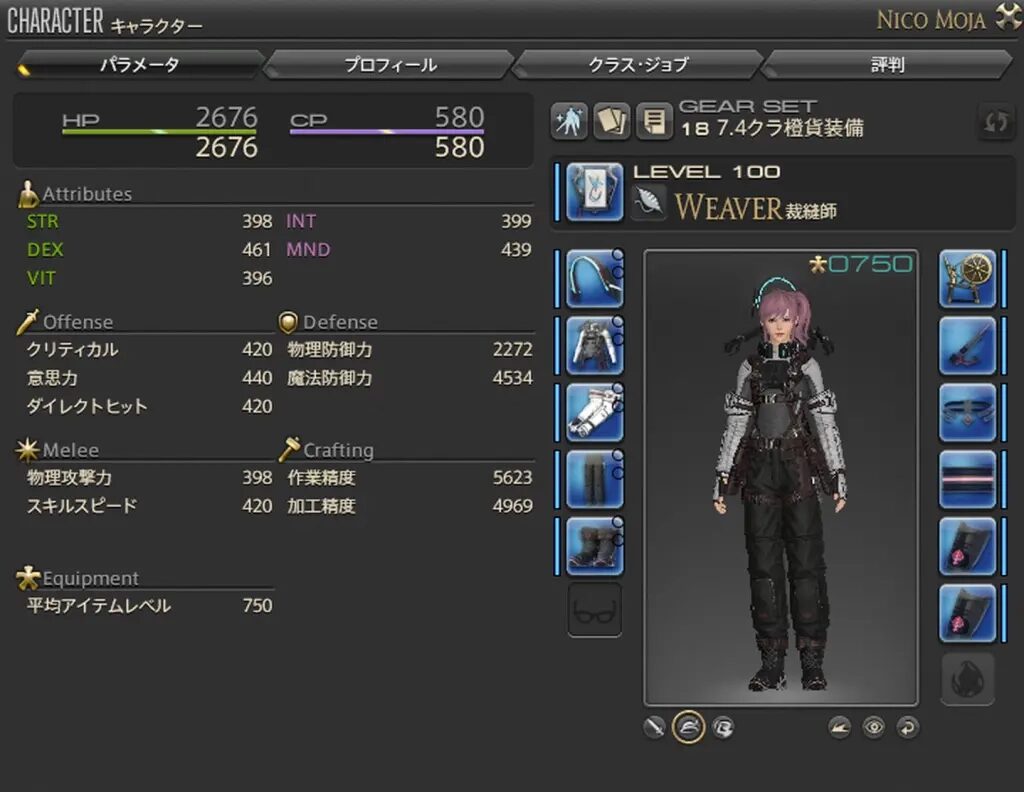Choose the body armor jacket slot

pyautogui.click(x=595, y=345)
